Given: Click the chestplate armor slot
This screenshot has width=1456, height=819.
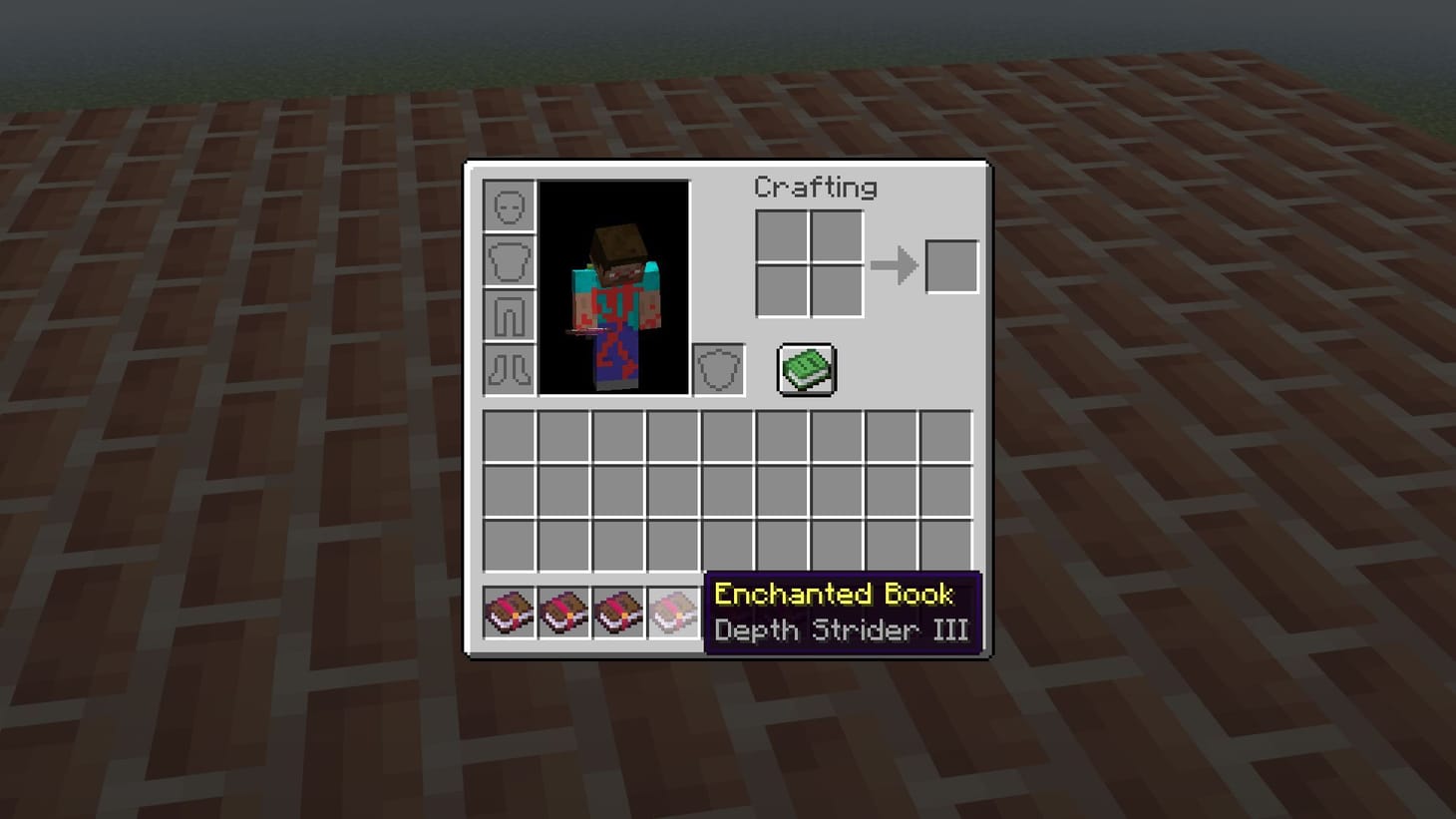Looking at the screenshot, I should point(509,261).
